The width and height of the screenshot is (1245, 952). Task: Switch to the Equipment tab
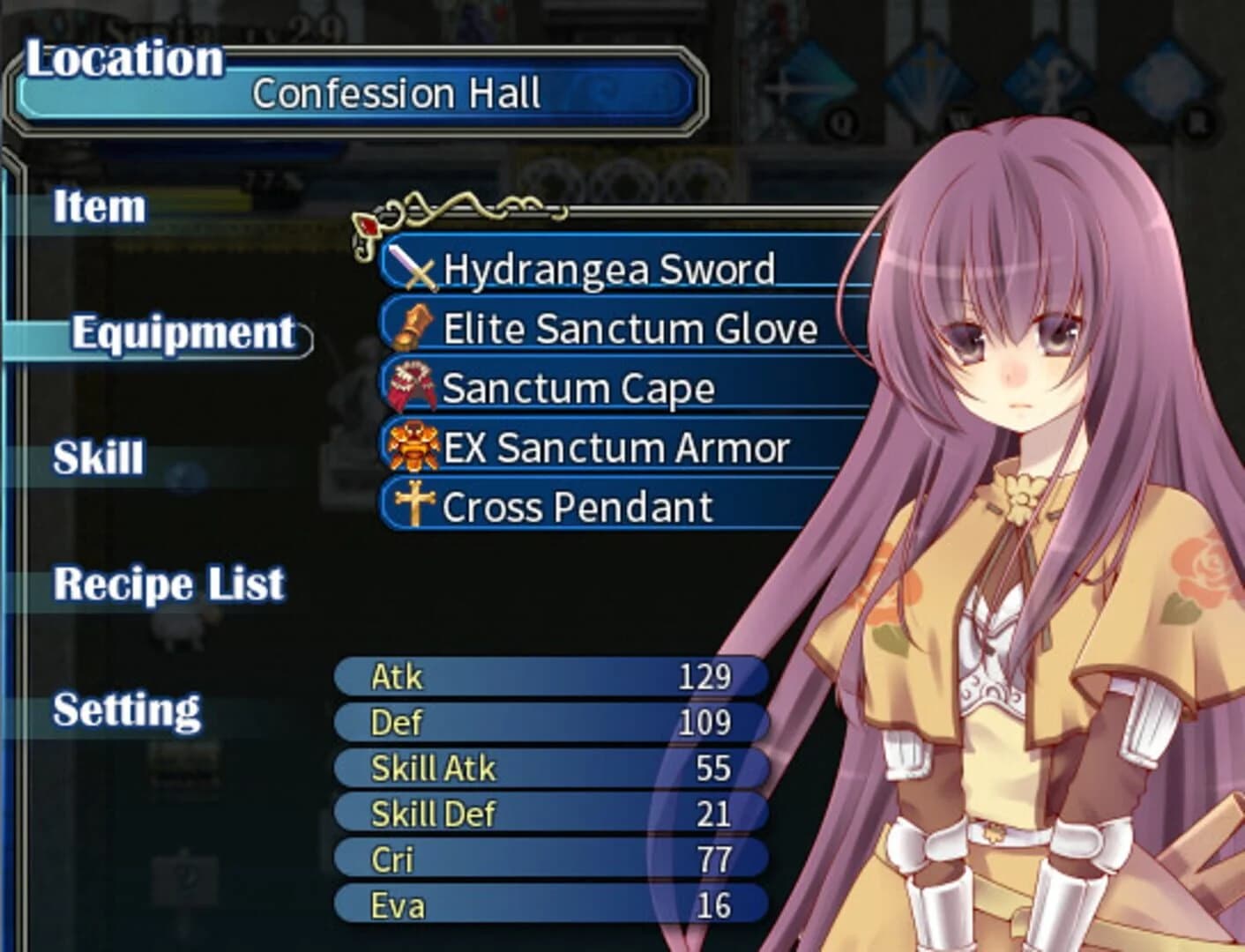coord(181,333)
